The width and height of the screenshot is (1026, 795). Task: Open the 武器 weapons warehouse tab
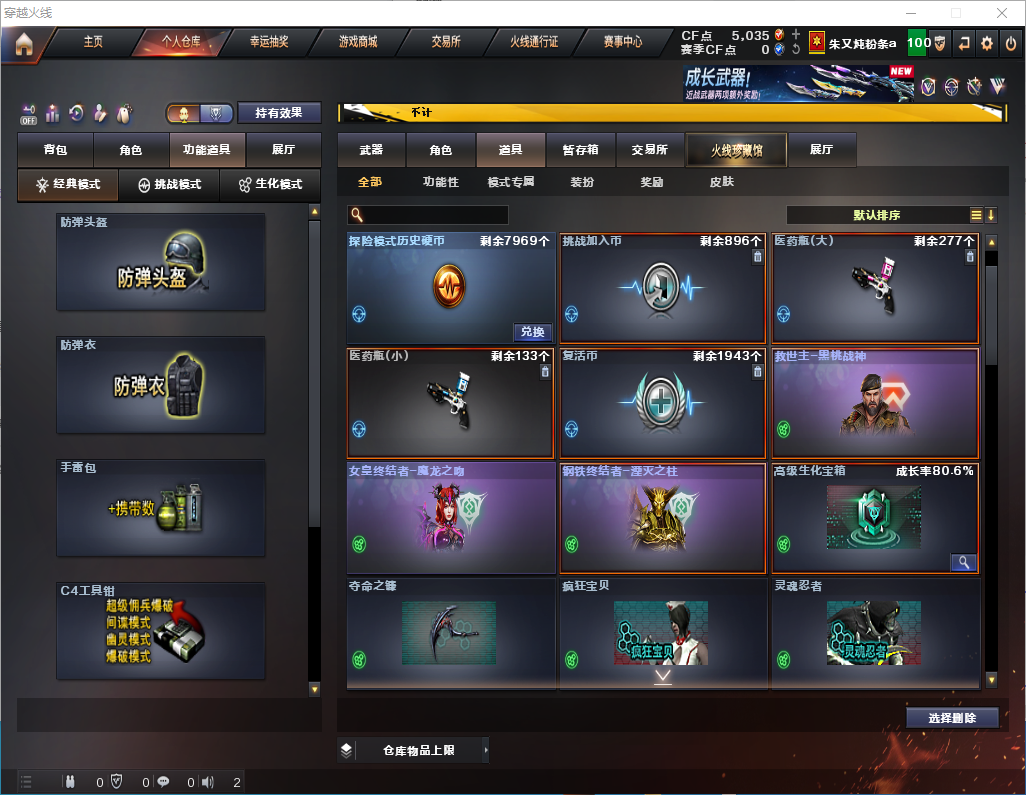tap(371, 150)
